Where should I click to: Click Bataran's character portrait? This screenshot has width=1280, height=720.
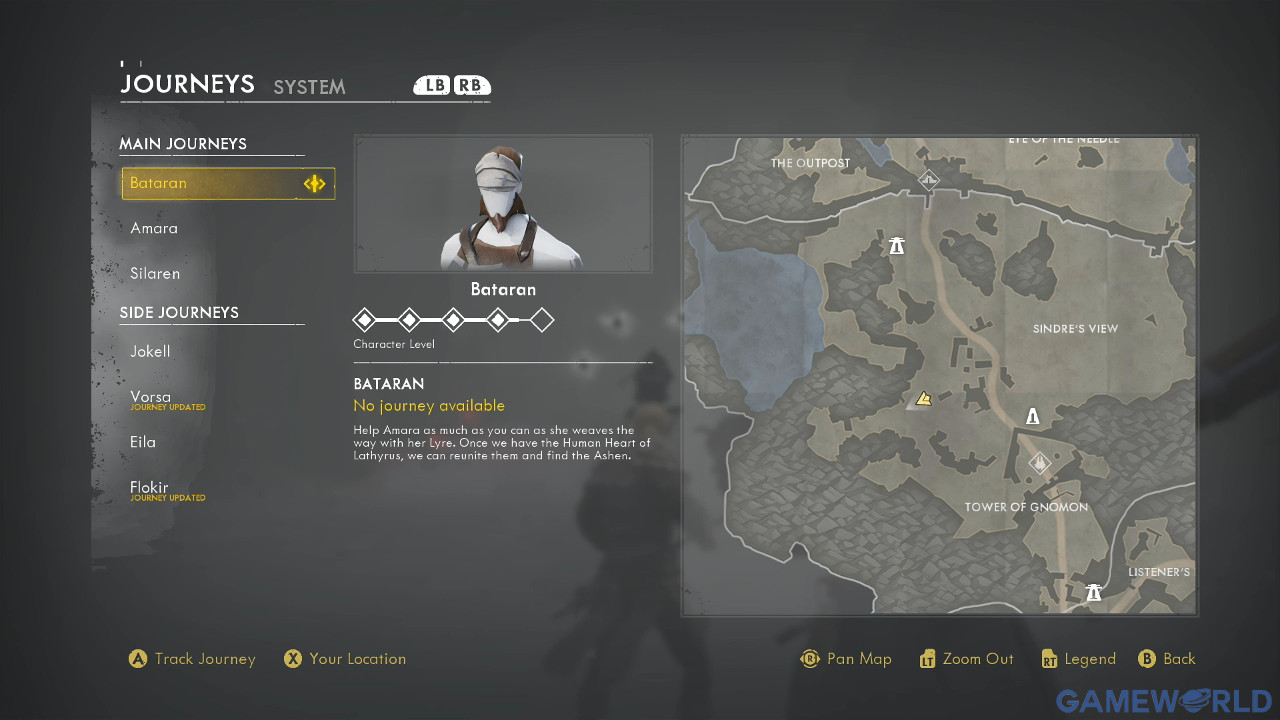point(503,204)
